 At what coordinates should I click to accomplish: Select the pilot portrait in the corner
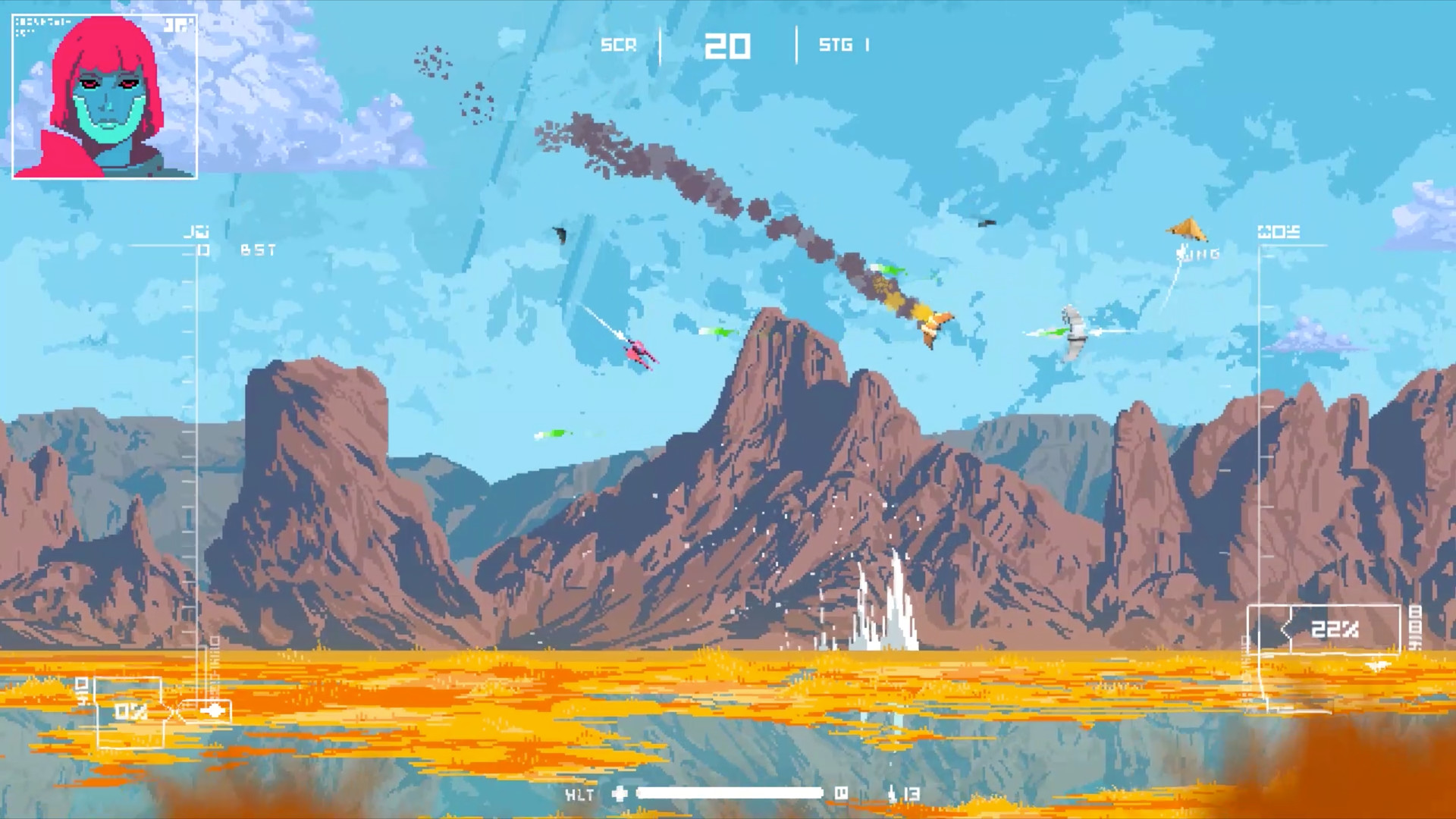[x=104, y=96]
